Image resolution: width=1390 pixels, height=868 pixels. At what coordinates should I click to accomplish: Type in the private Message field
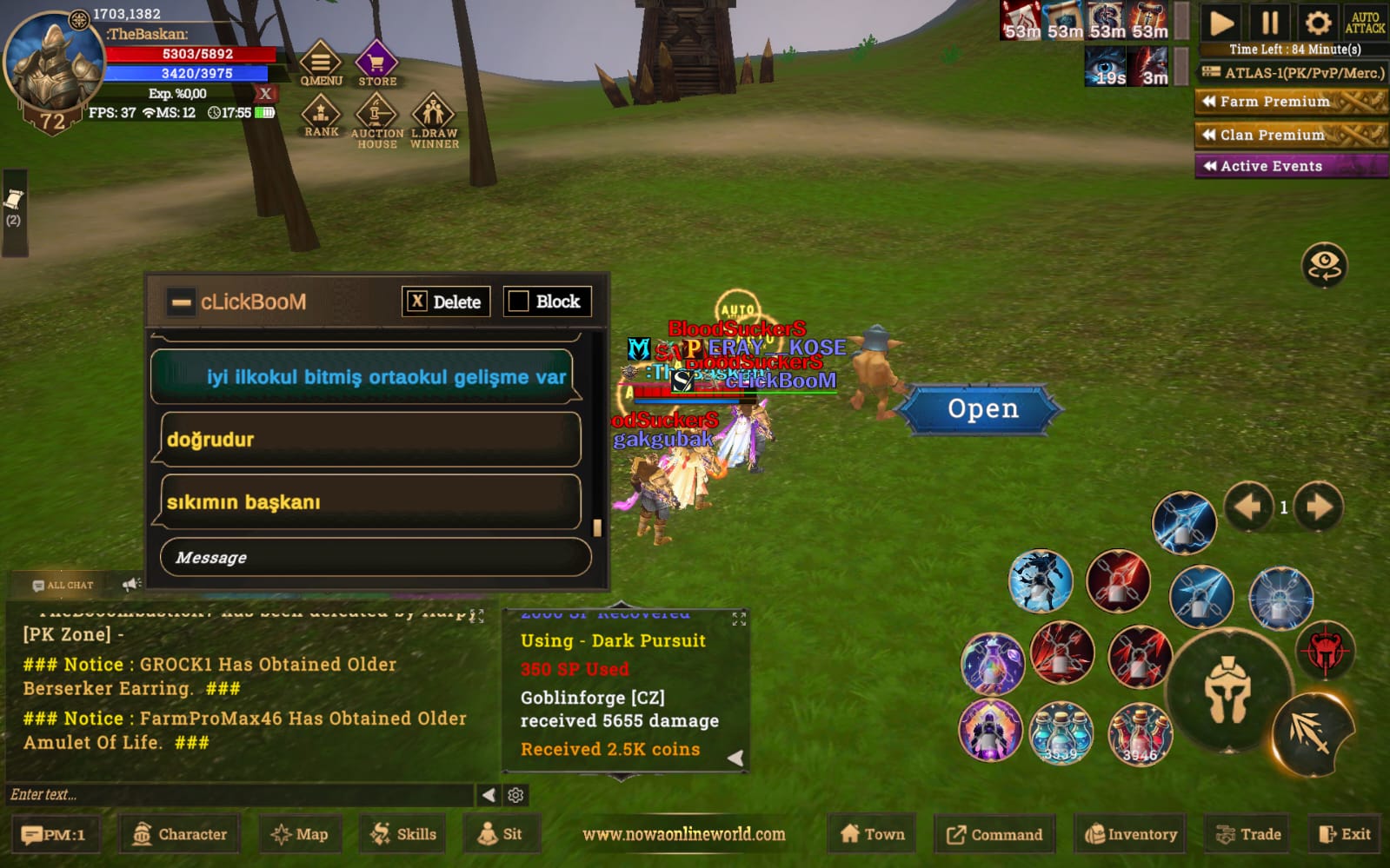click(x=376, y=557)
